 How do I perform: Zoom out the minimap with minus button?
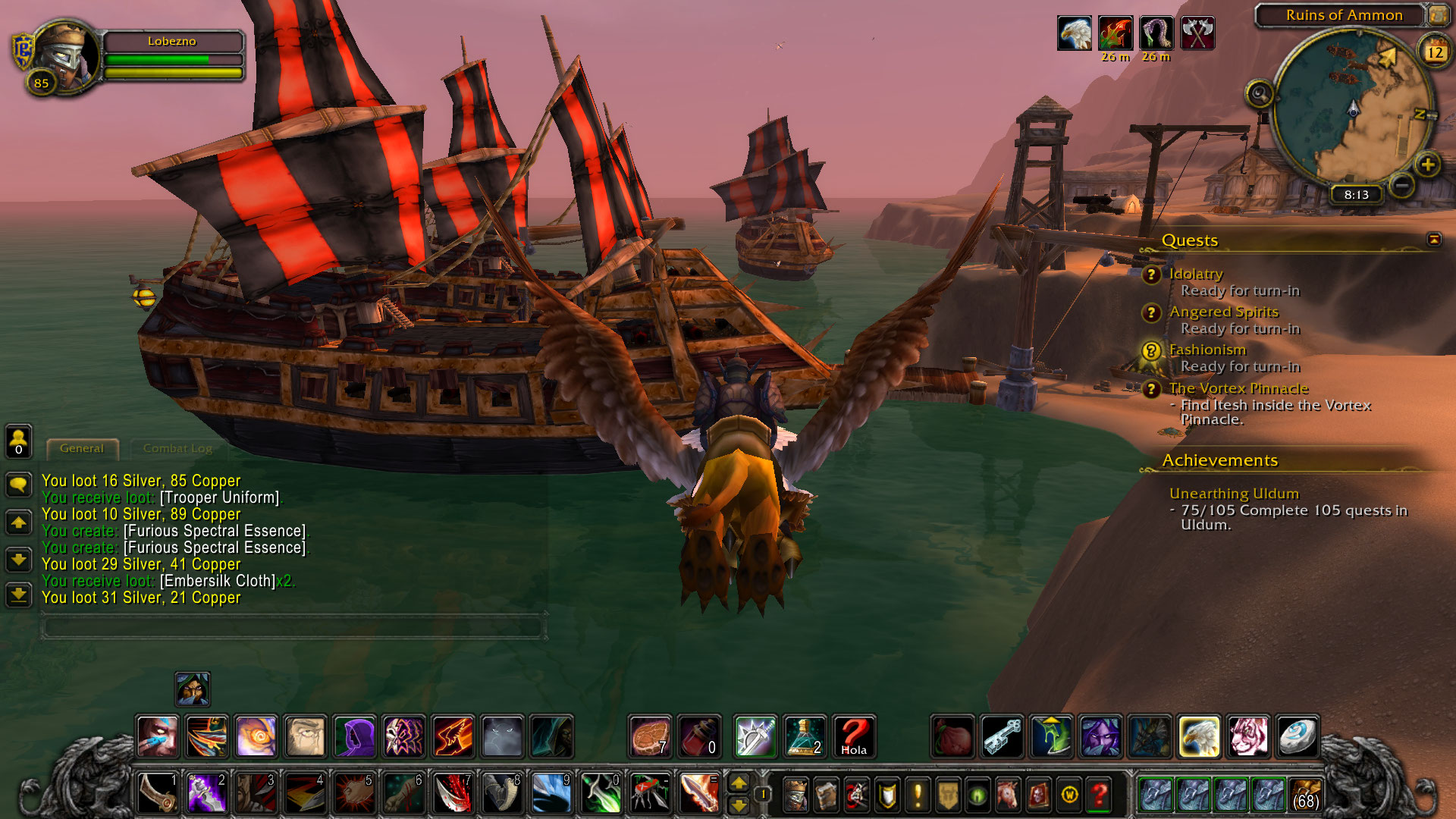click(x=1402, y=184)
